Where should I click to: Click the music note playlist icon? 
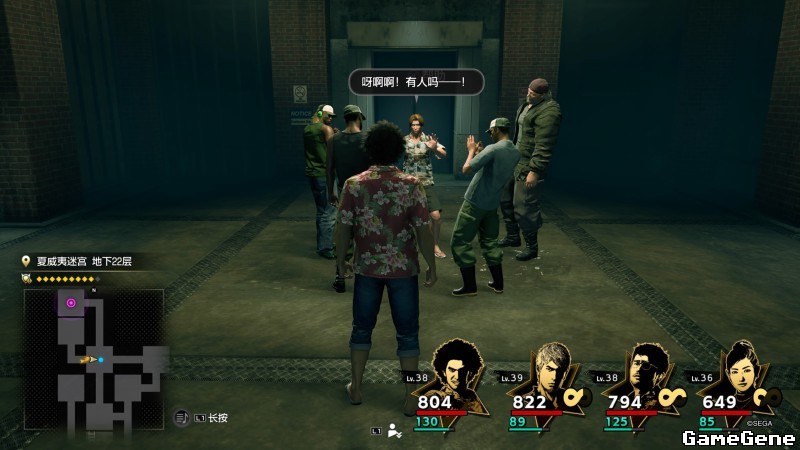[x=183, y=417]
